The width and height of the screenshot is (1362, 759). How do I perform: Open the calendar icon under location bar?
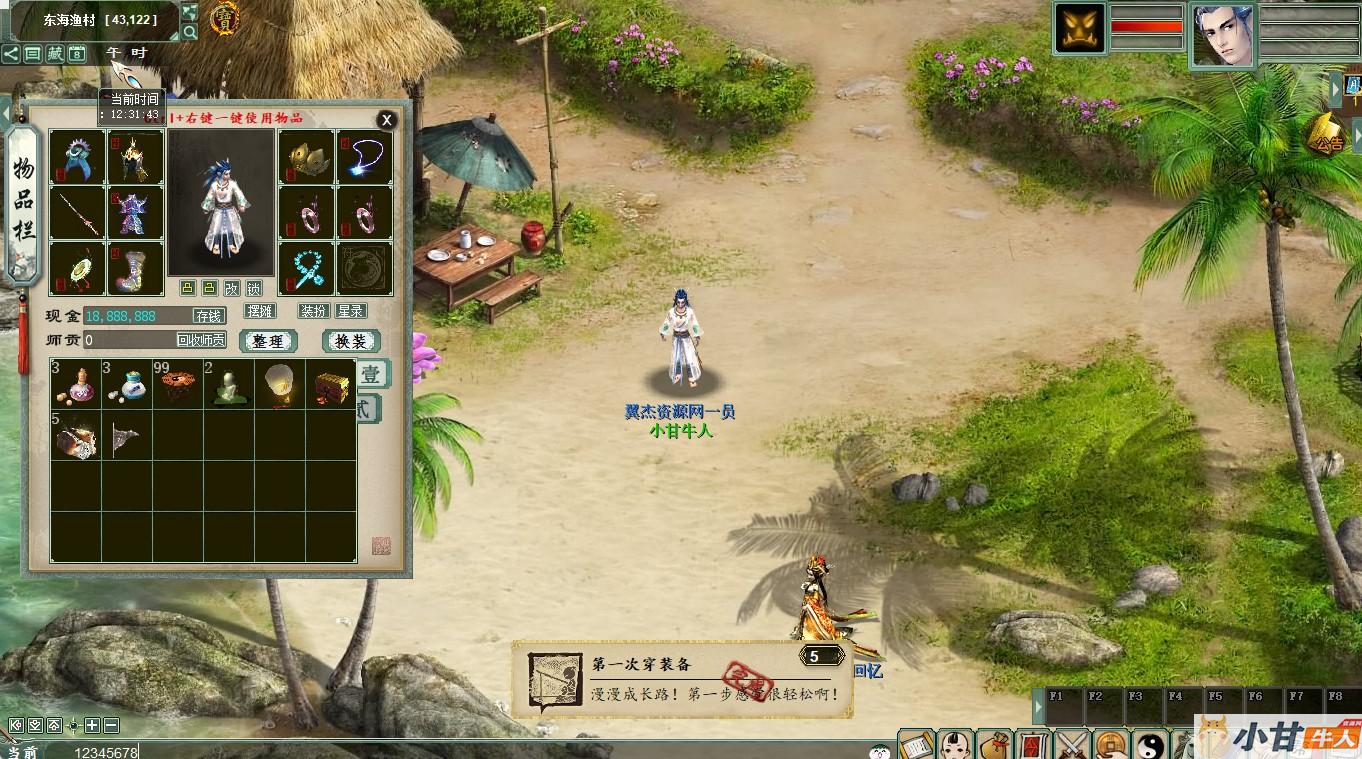tap(76, 54)
